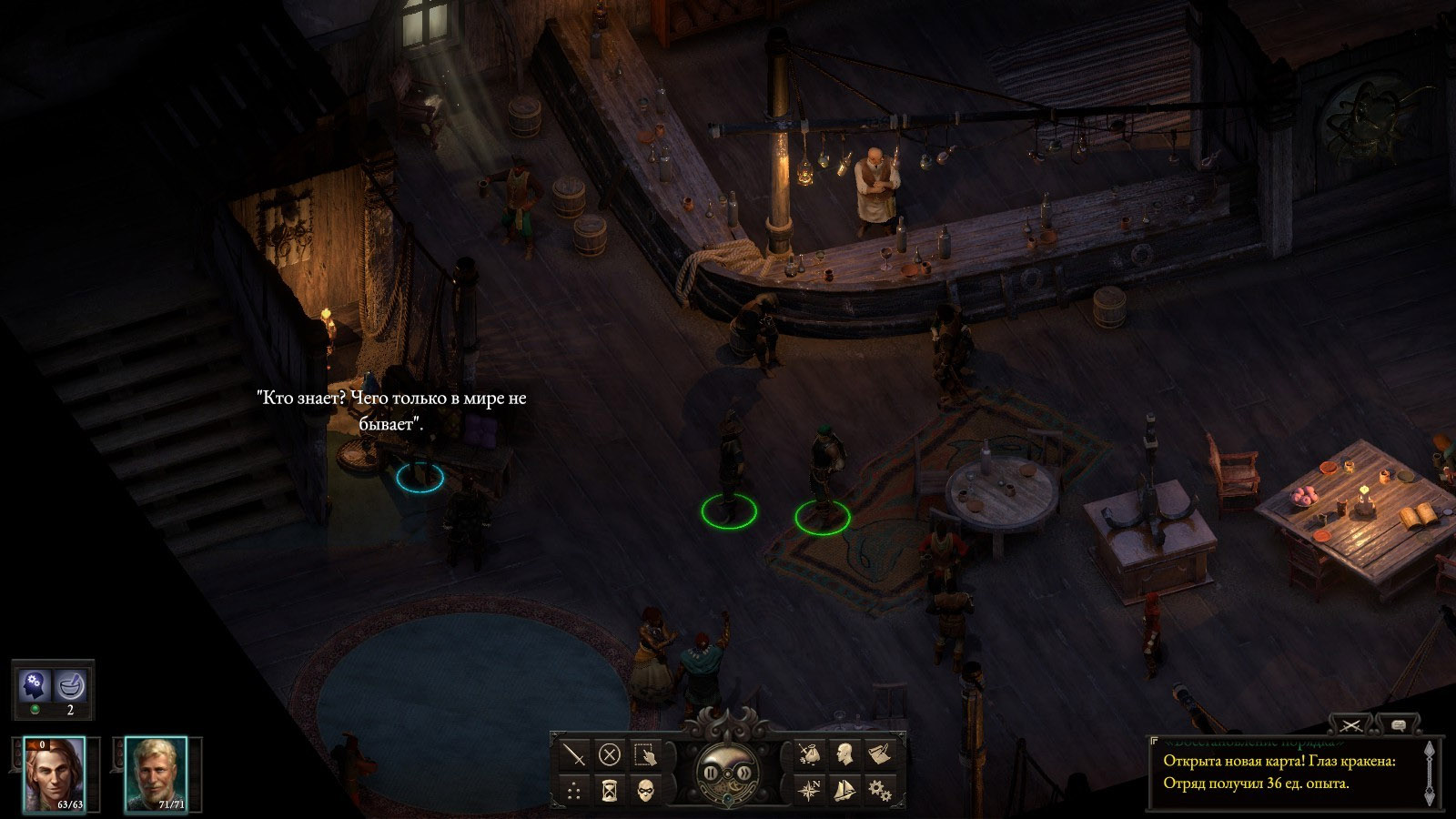Open the character sheet head icon
Screen dimensions: 1456x819
844,754
